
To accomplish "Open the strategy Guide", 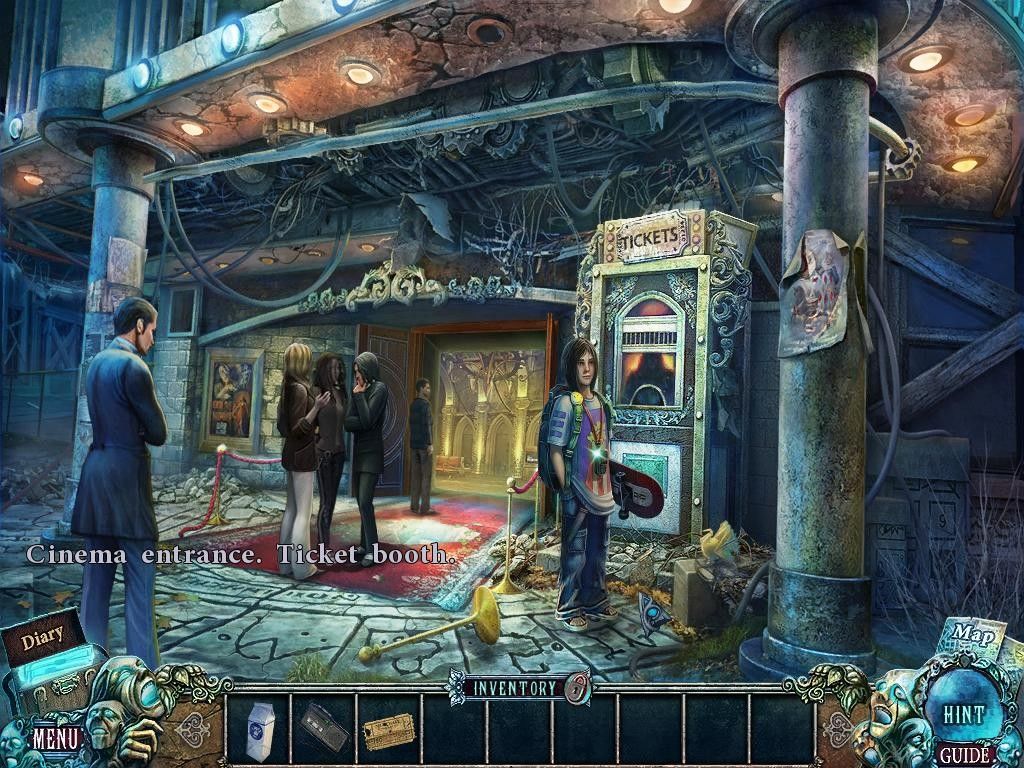I will click(x=964, y=754).
